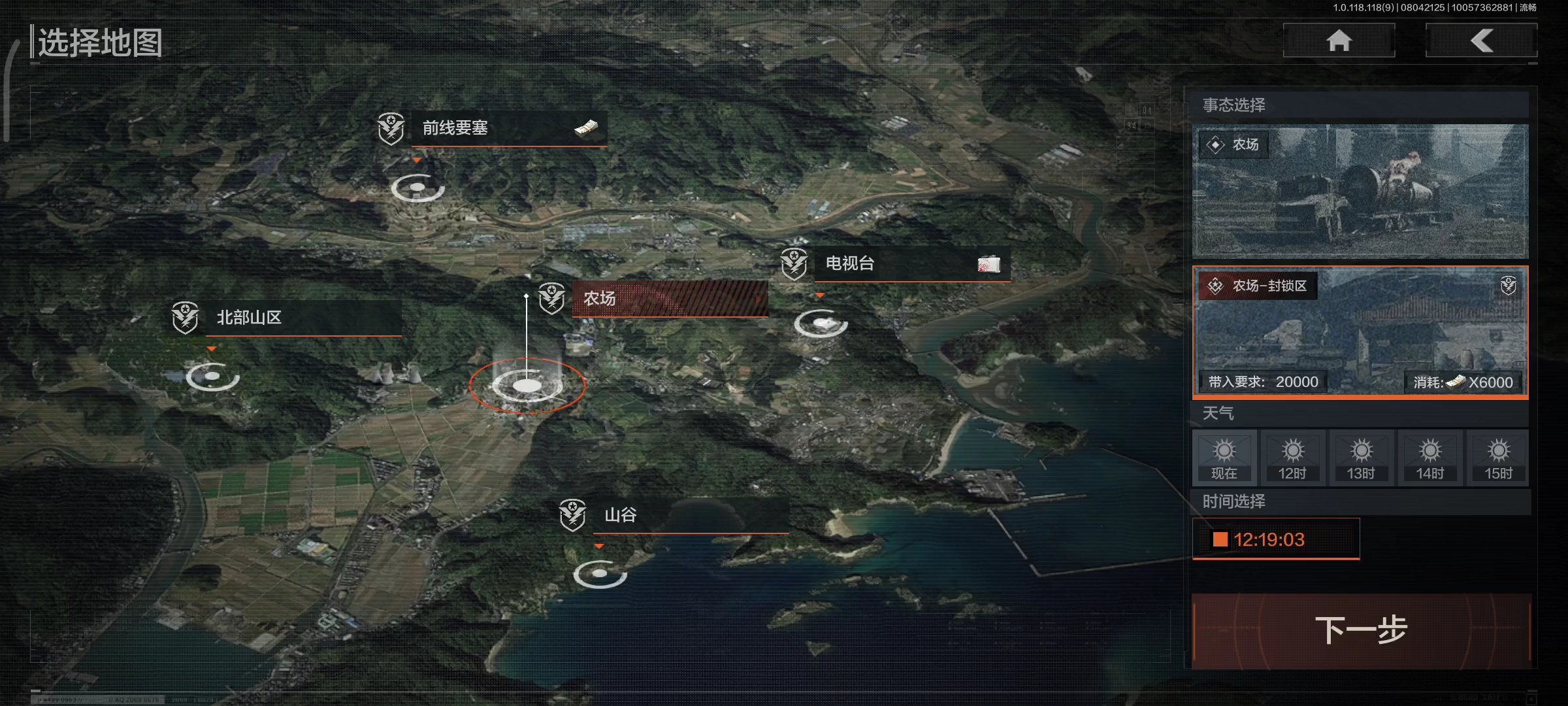Click the 北部山区 faction emblem
The image size is (1568, 706).
click(186, 318)
